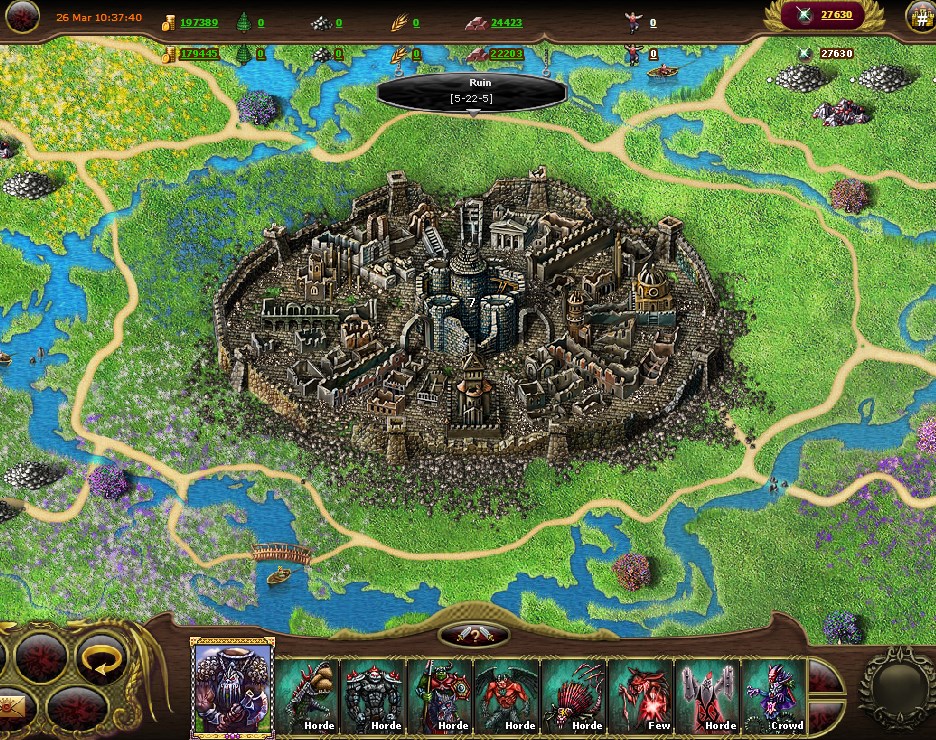
Task: Select the purple unit marked Crowd
Action: point(775,694)
